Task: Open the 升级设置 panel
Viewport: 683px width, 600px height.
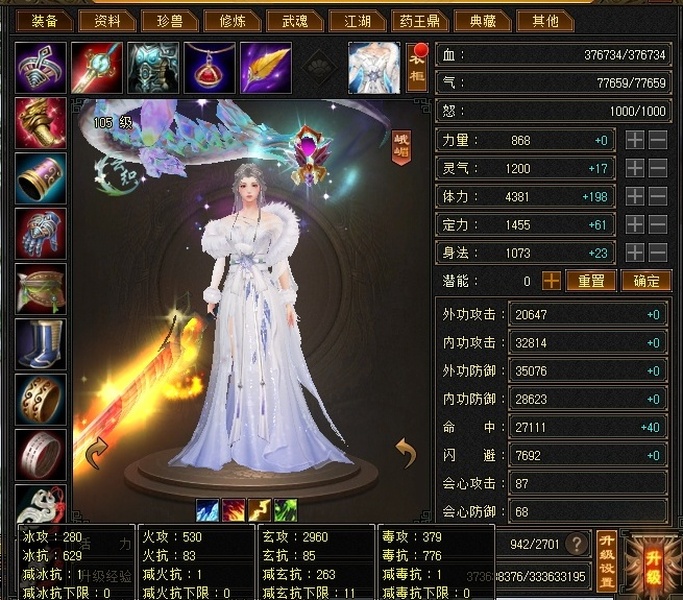Action: [x=606, y=562]
